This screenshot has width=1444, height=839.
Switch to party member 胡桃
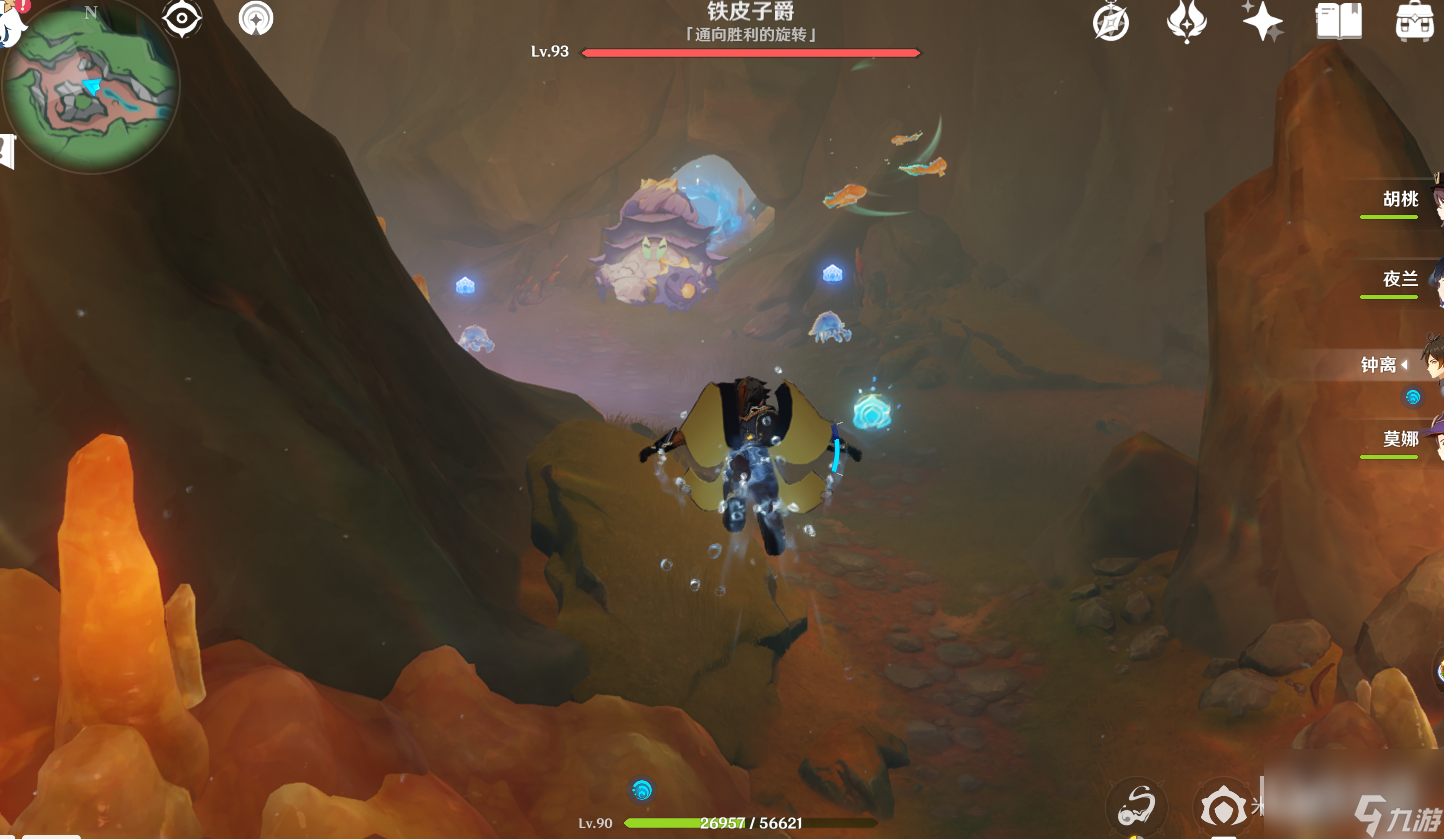1402,200
